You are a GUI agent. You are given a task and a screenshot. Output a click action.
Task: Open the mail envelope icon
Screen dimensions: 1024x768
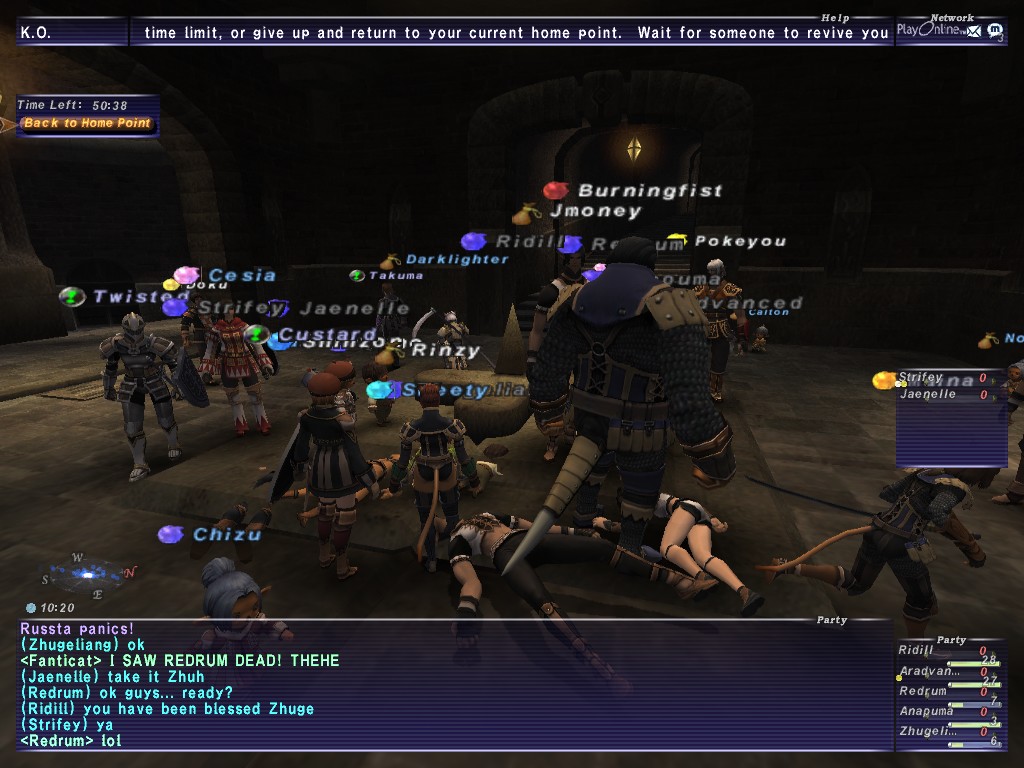coord(973,31)
